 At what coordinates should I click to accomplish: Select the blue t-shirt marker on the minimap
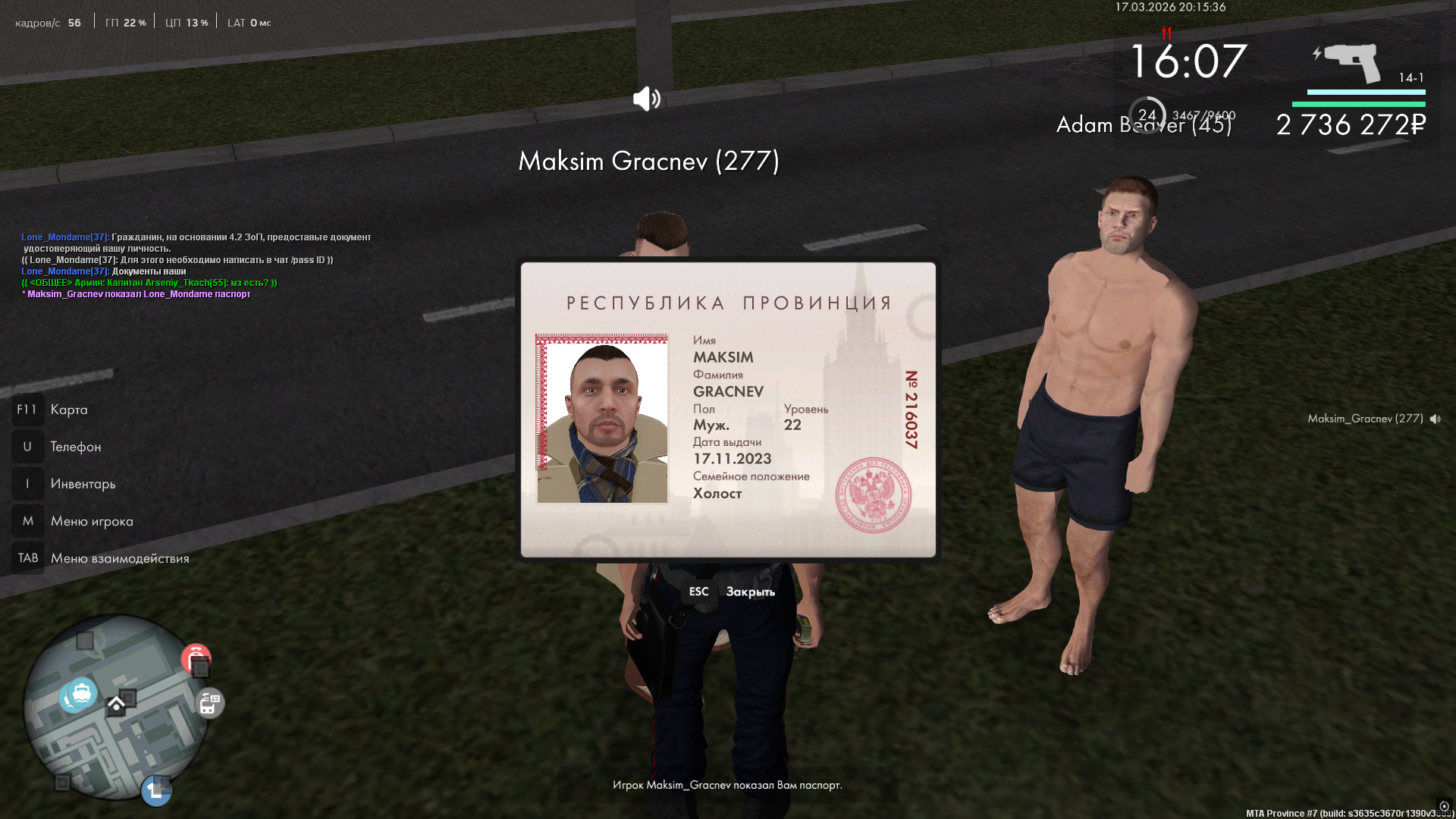pyautogui.click(x=156, y=791)
